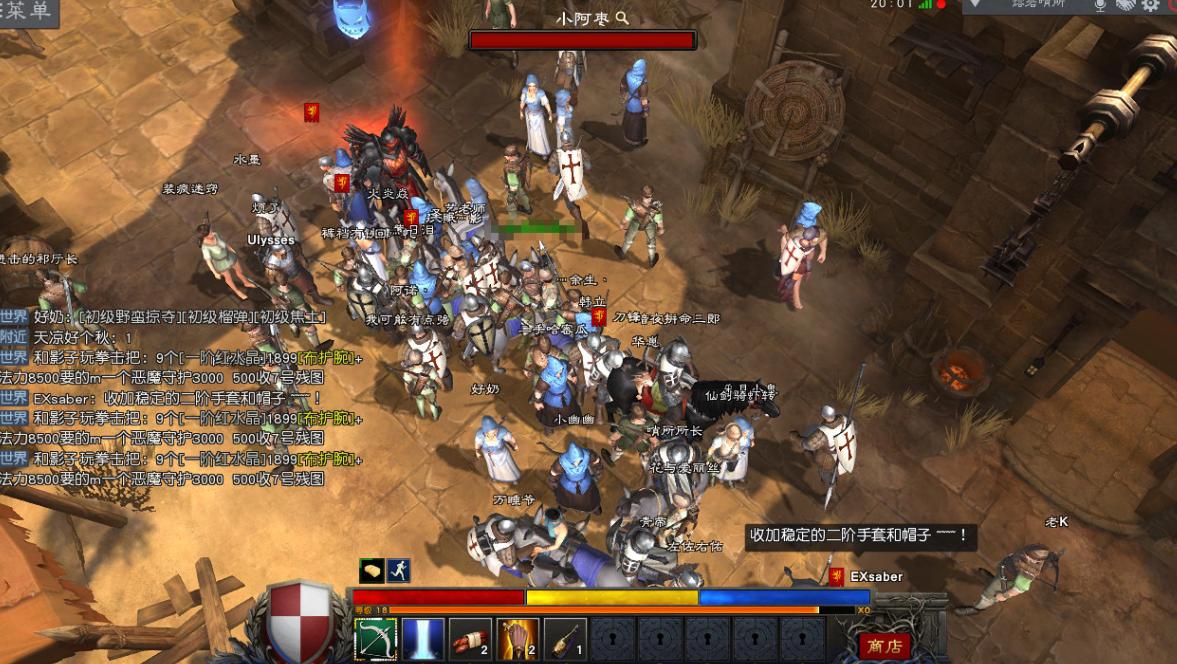This screenshot has width=1177, height=664.
Task: Click the shield emblem on the HUD
Action: (301, 618)
